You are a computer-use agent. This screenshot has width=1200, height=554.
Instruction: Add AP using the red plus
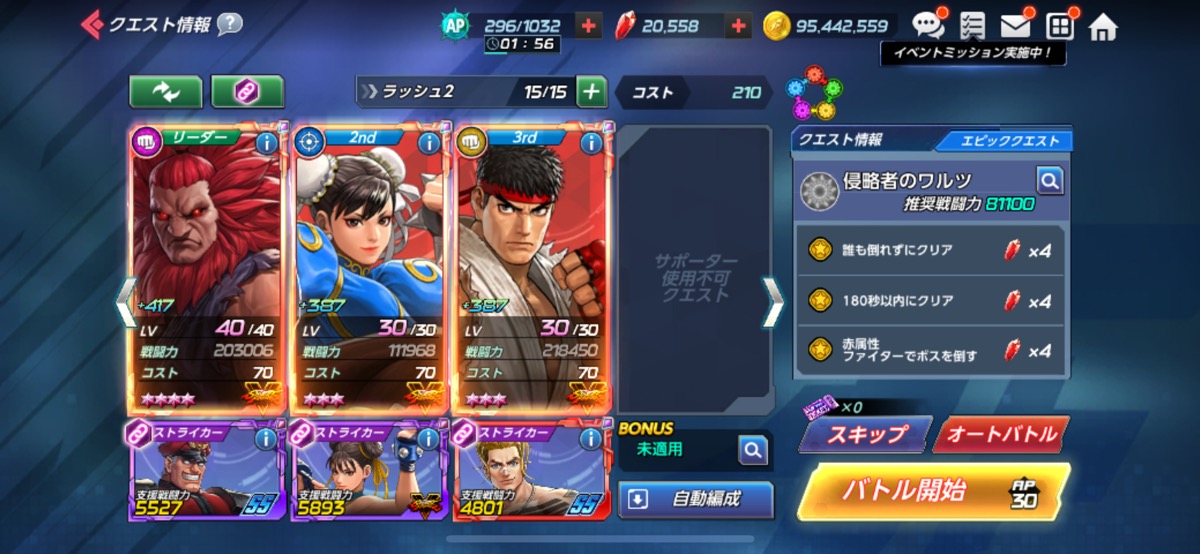click(589, 26)
